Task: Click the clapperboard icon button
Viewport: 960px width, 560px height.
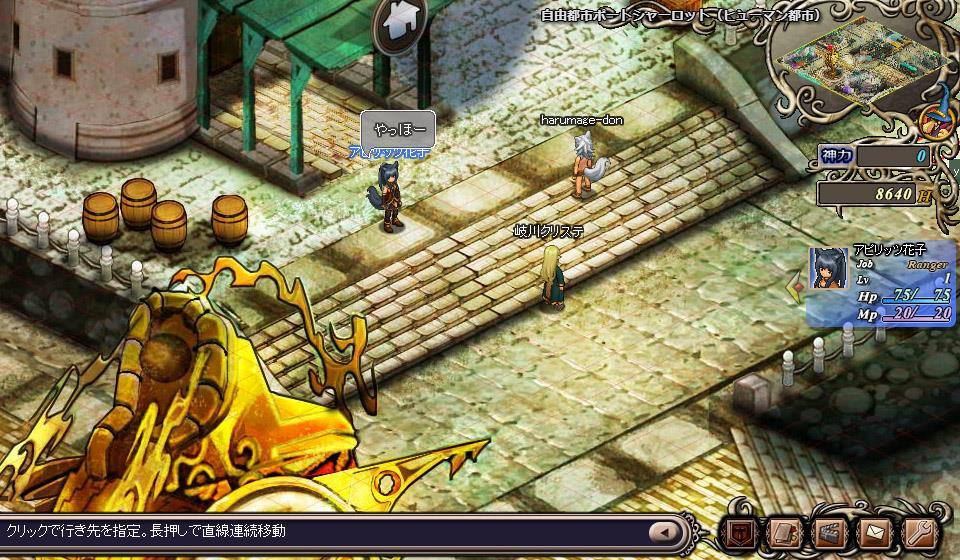Action: (x=831, y=532)
